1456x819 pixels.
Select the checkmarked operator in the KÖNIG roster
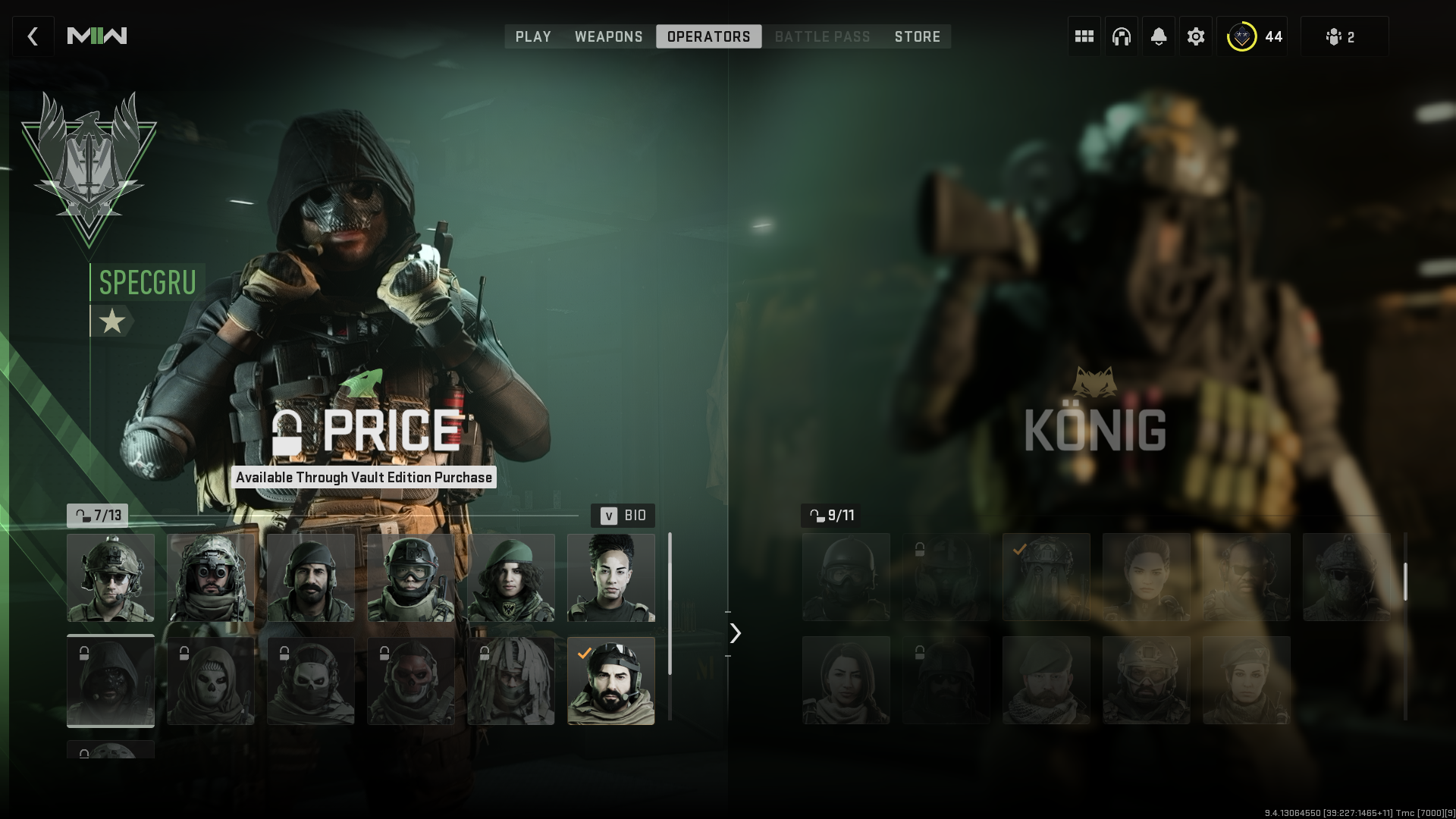(x=1046, y=576)
